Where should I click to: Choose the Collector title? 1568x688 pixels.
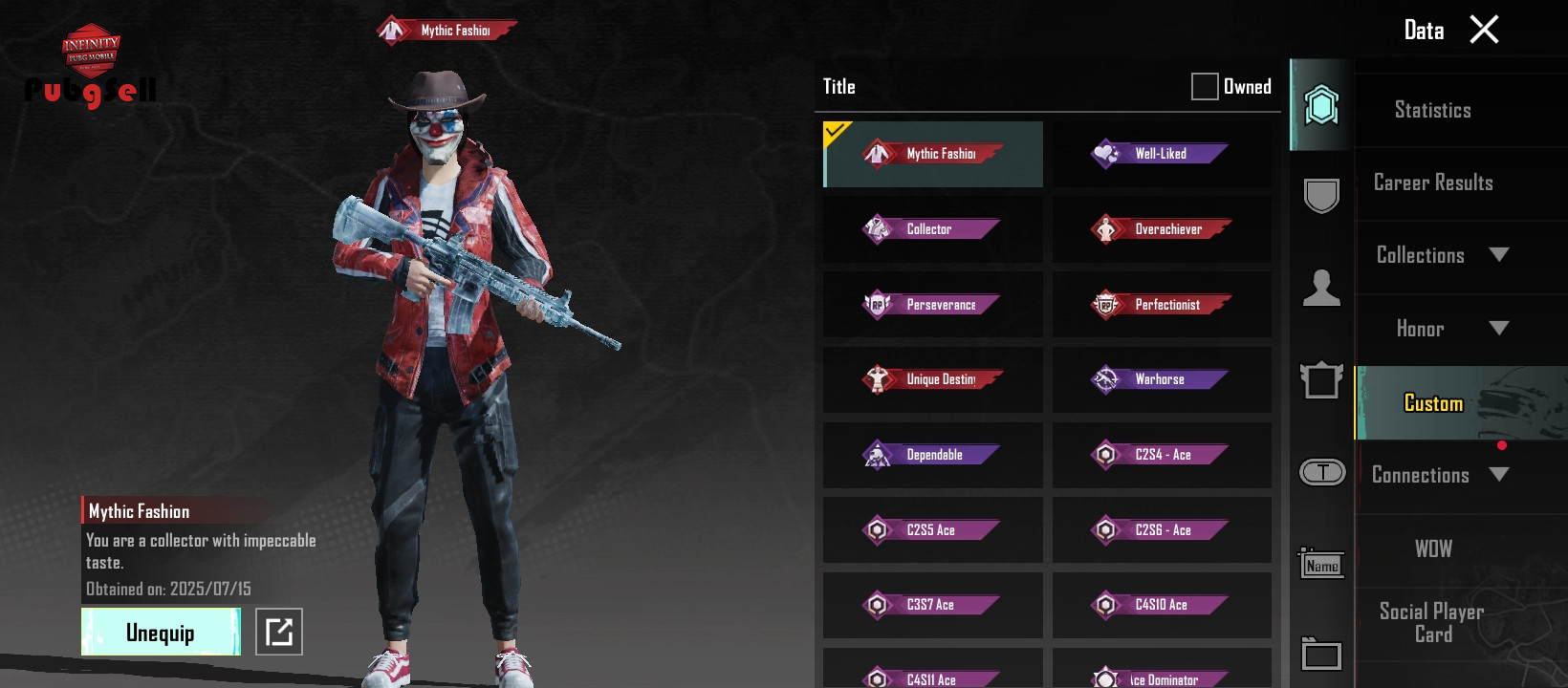932,229
